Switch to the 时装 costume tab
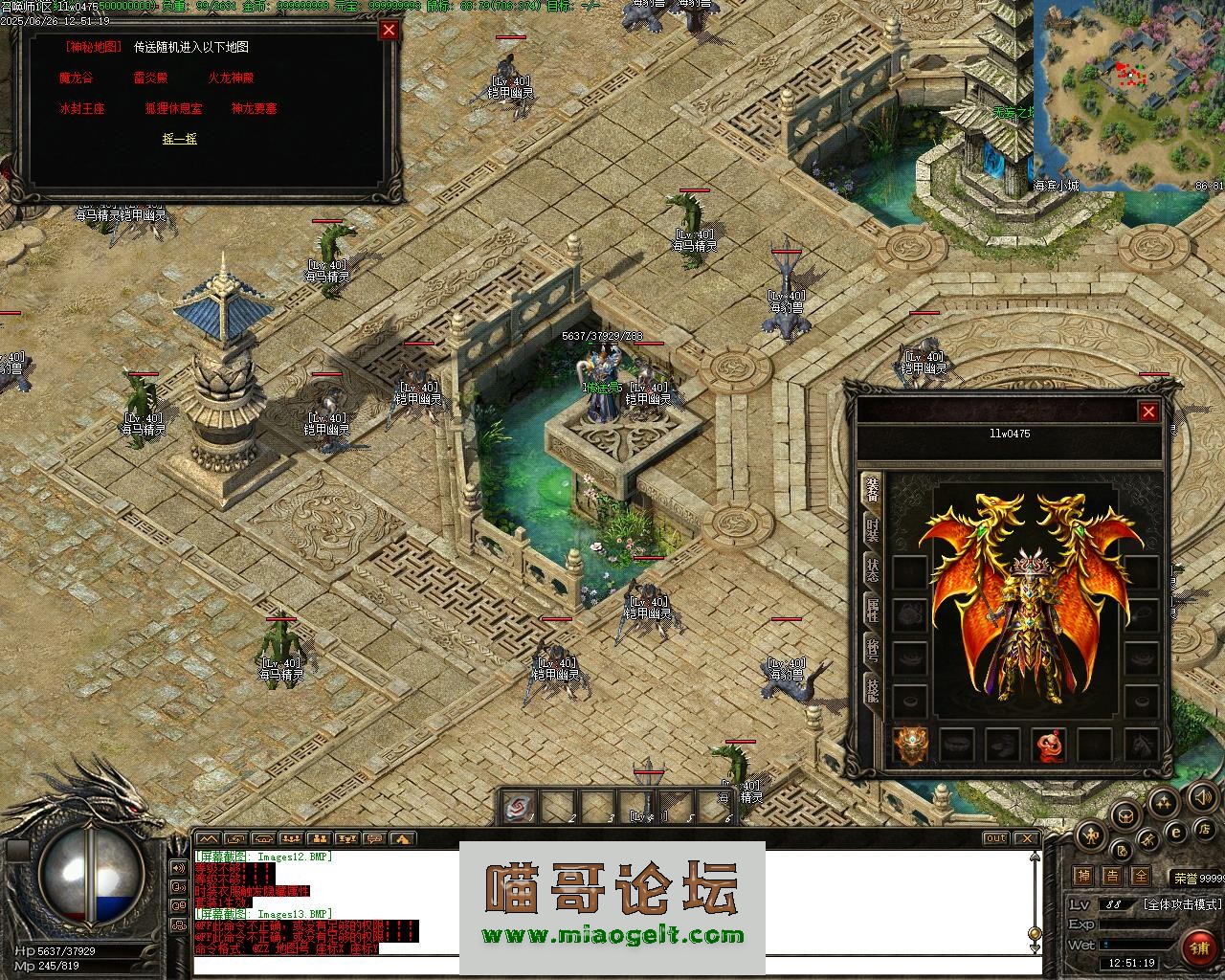This screenshot has height=980, width=1225. tap(873, 531)
